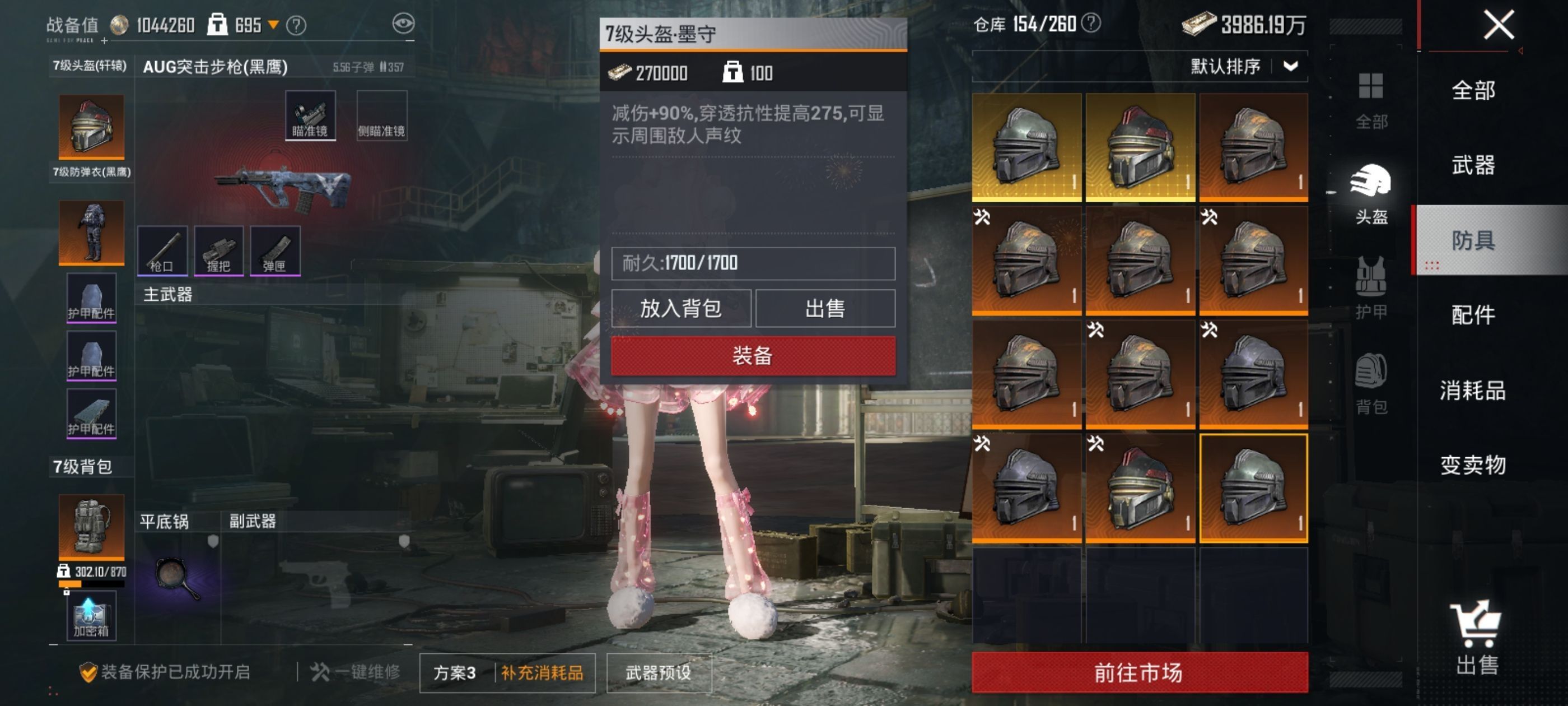Select the 出售 button in helmet details
Image resolution: width=1568 pixels, height=706 pixels.
[825, 308]
